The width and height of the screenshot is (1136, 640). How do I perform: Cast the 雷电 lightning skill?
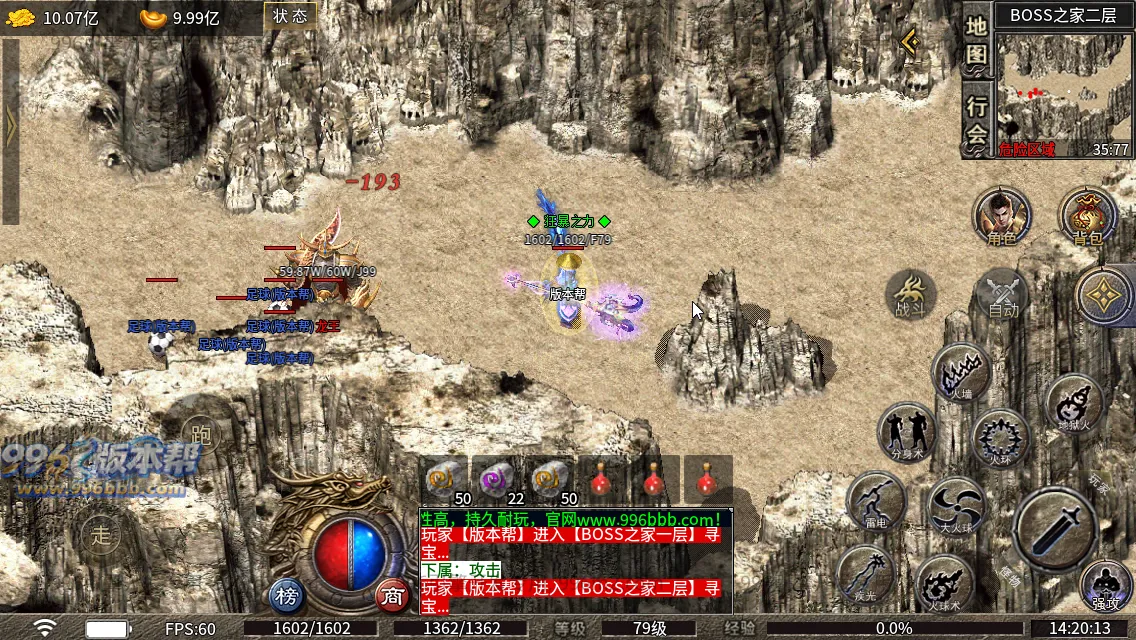click(876, 502)
